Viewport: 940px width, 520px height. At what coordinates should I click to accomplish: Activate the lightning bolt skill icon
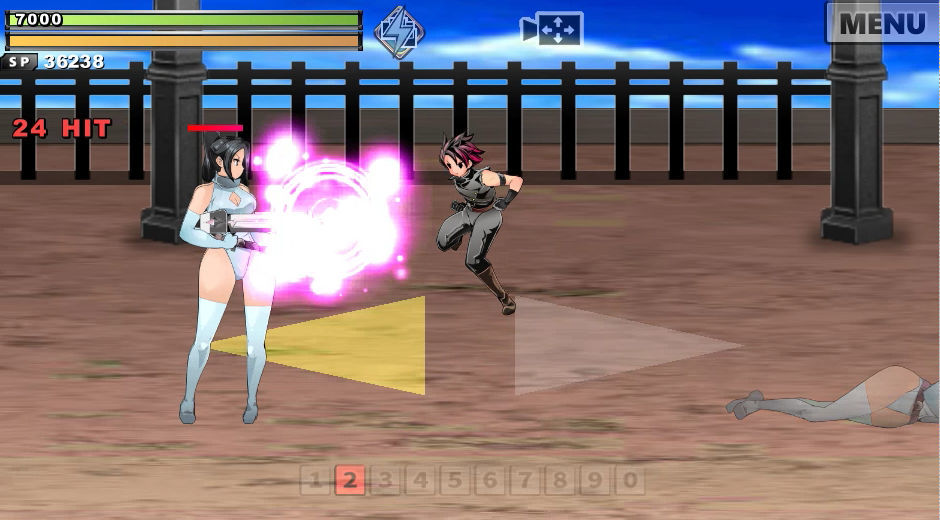398,31
